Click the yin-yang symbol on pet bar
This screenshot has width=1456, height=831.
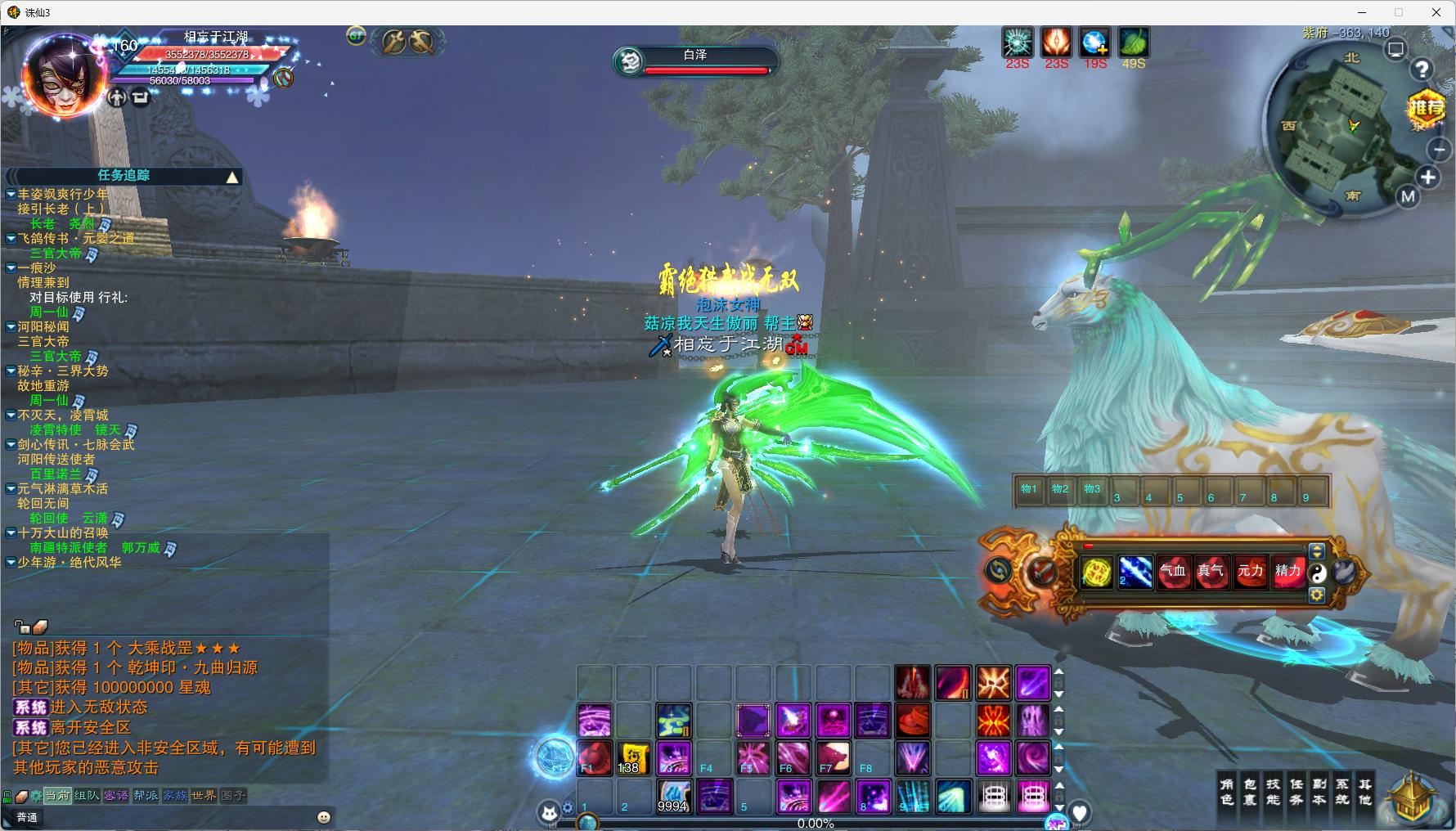tap(1317, 573)
